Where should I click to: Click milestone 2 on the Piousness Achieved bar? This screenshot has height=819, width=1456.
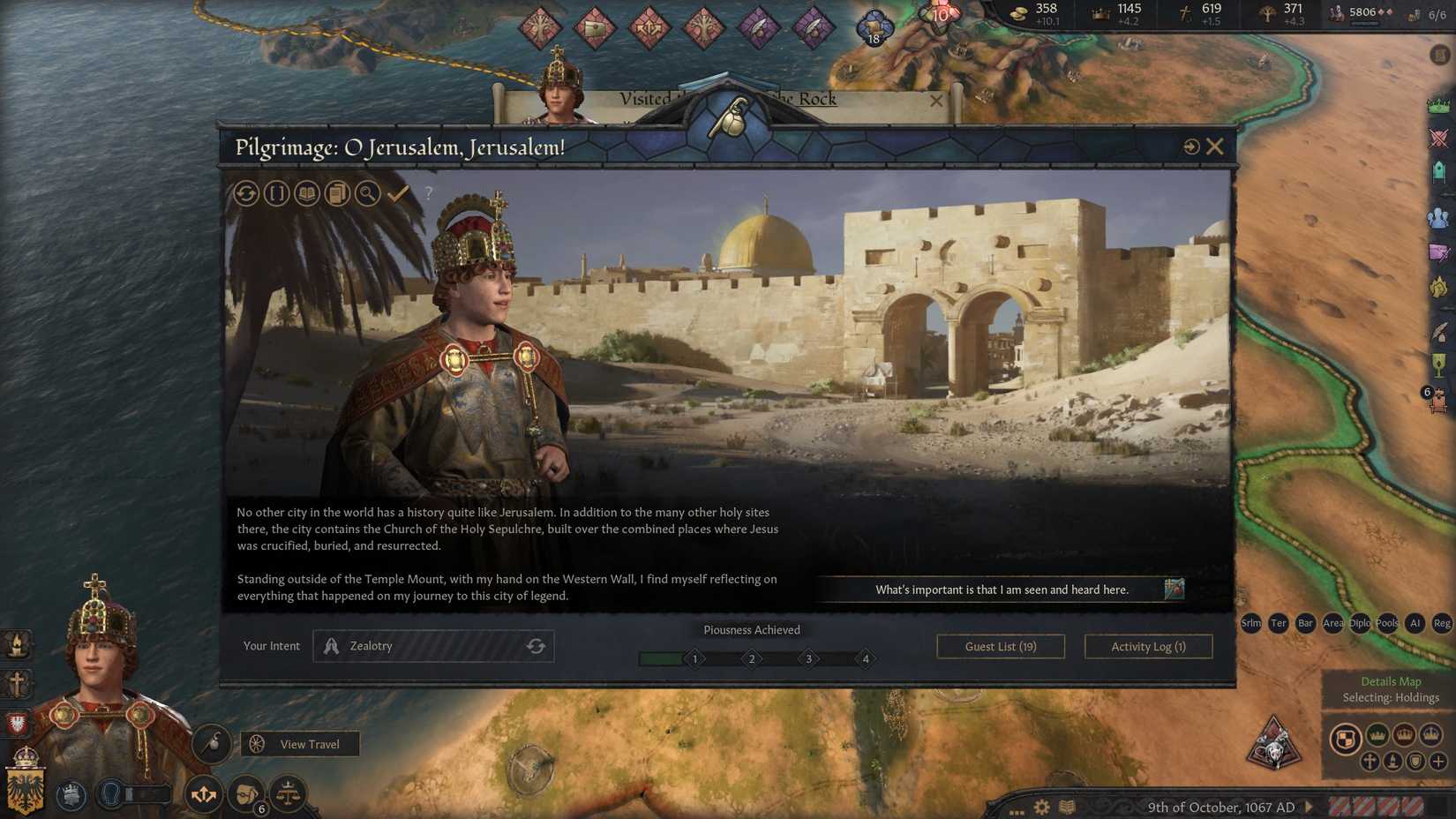pyautogui.click(x=751, y=658)
